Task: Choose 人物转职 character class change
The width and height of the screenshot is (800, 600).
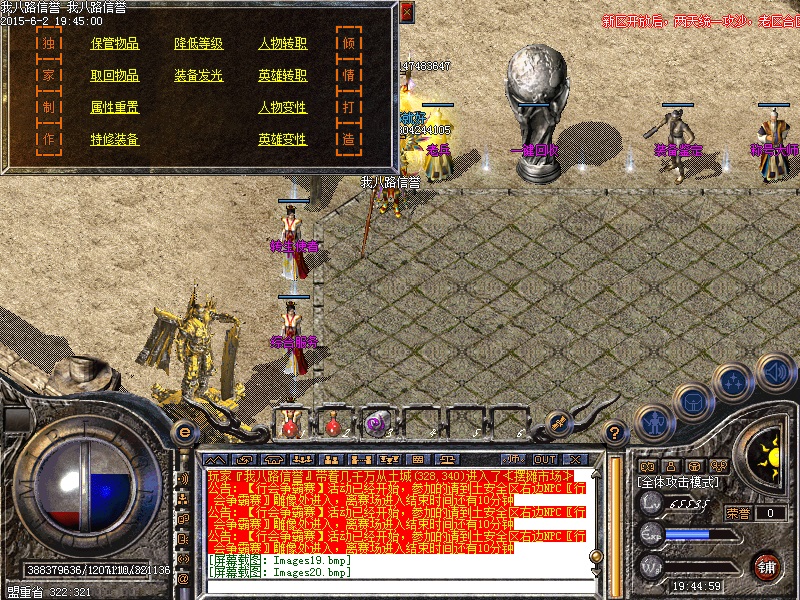Action: 283,44
